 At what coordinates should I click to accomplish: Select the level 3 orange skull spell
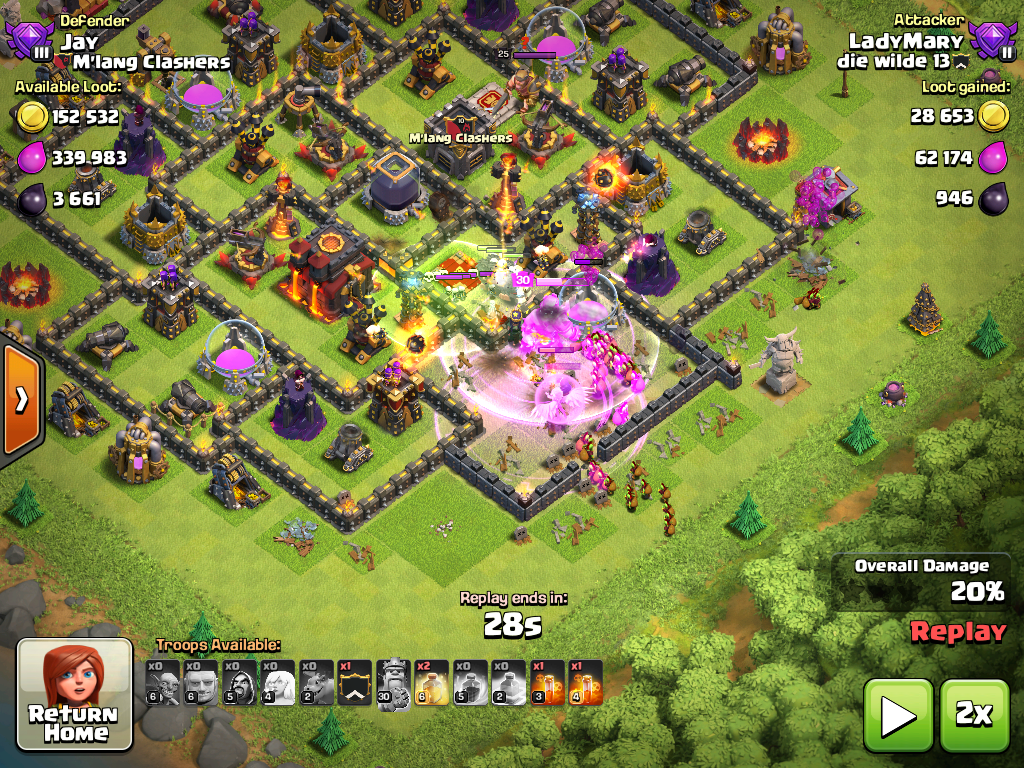click(547, 683)
